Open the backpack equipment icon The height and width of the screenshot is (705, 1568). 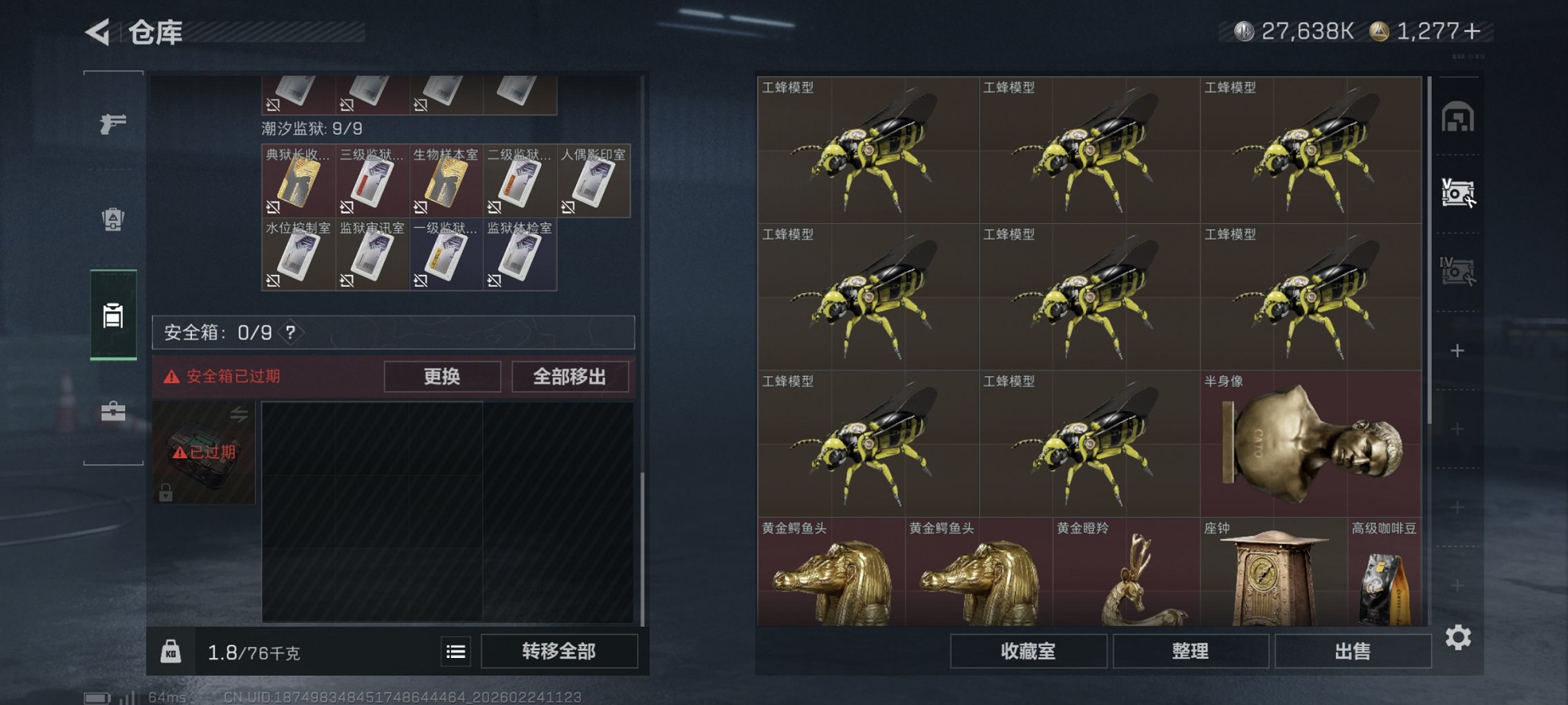pos(113,218)
